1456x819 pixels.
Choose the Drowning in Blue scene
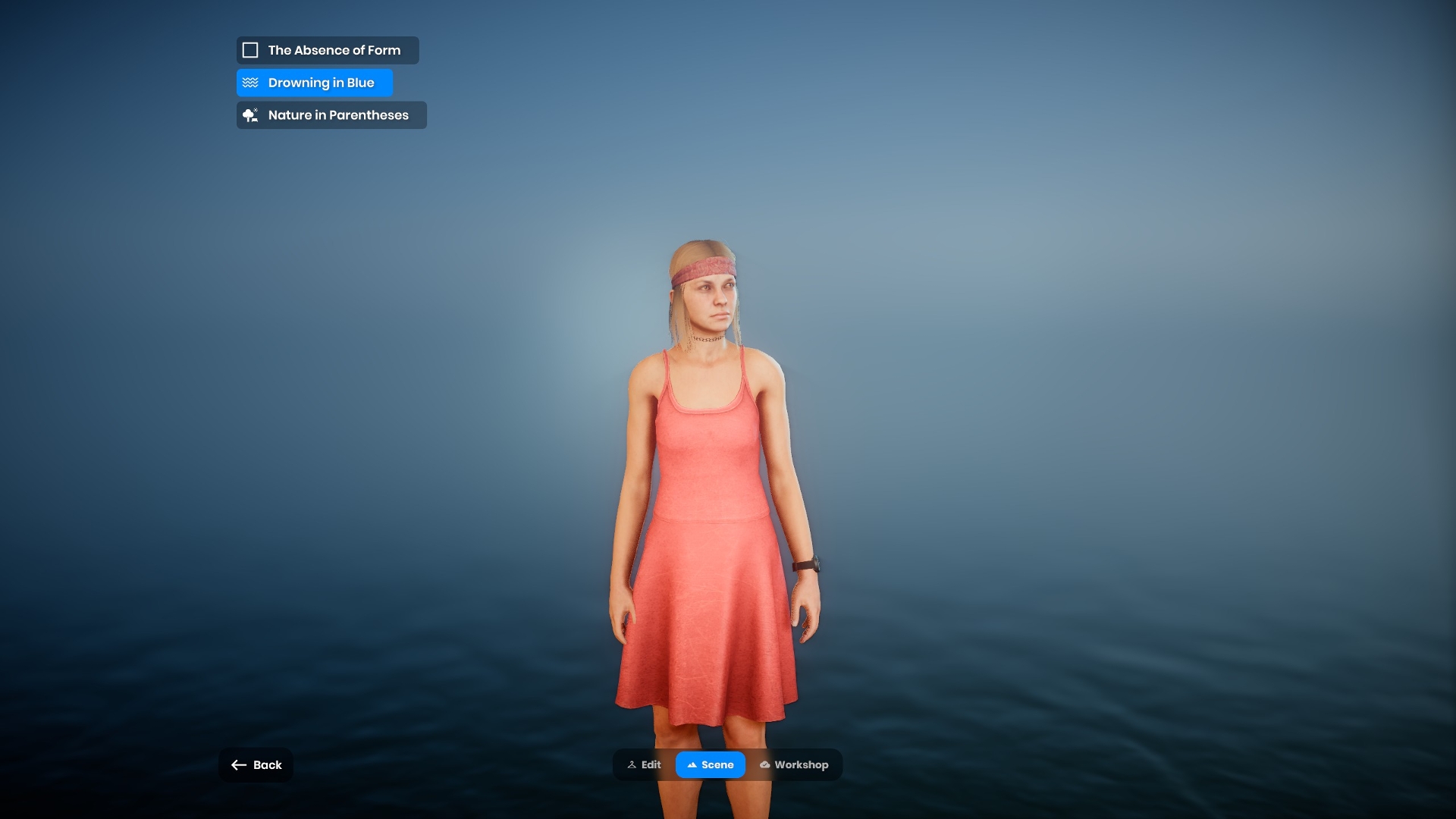(314, 83)
